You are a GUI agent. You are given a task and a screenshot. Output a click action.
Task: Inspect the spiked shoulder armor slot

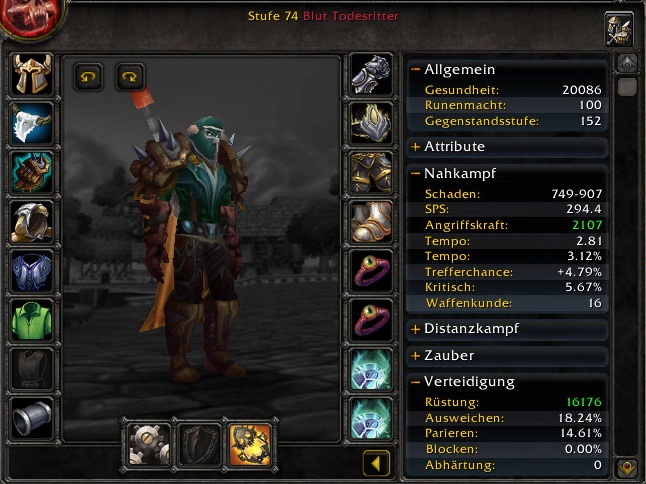32,172
